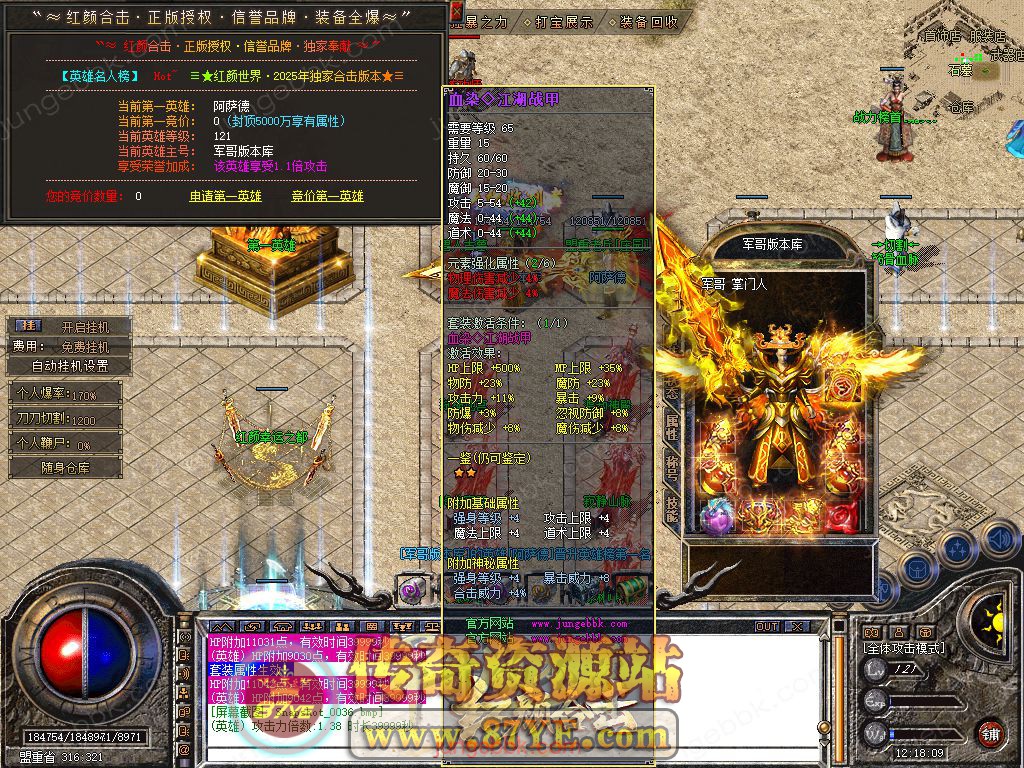The width and height of the screenshot is (1024, 768).
Task: Switch to the 称号 titles tab
Action: [672, 469]
